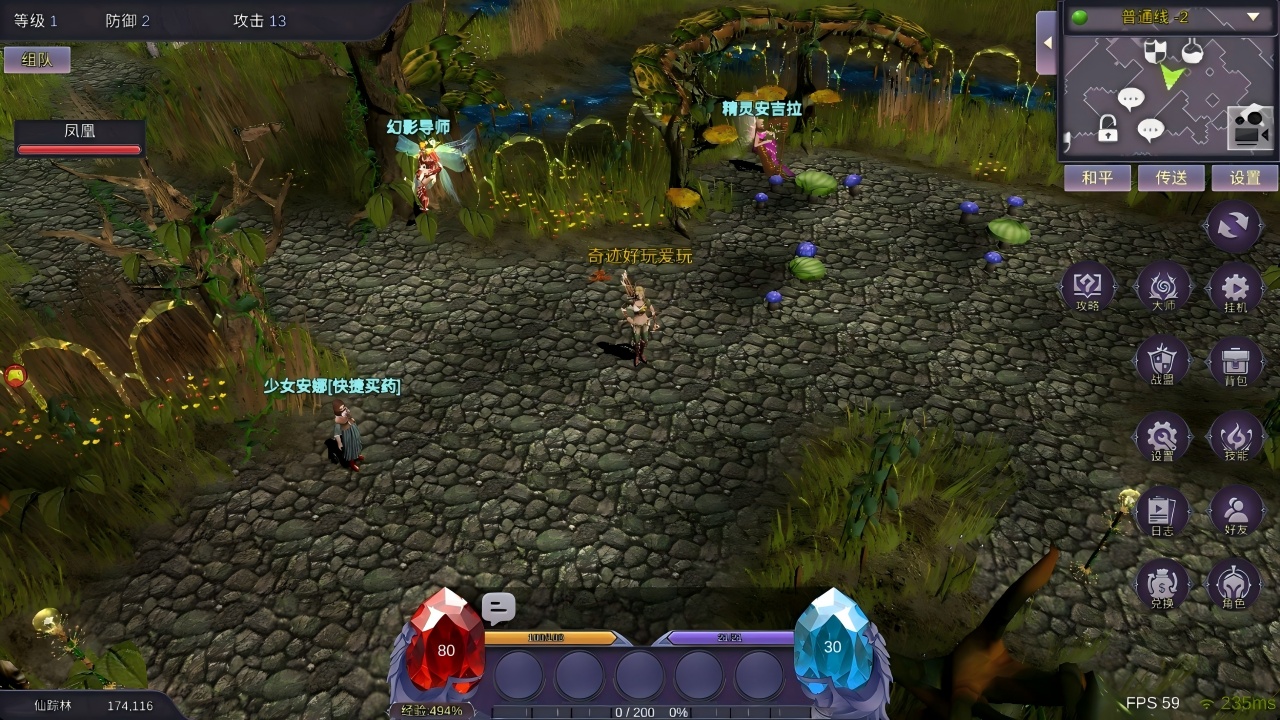Click the camera icon on the minimap
Viewport: 1280px width, 720px height.
1250,127
